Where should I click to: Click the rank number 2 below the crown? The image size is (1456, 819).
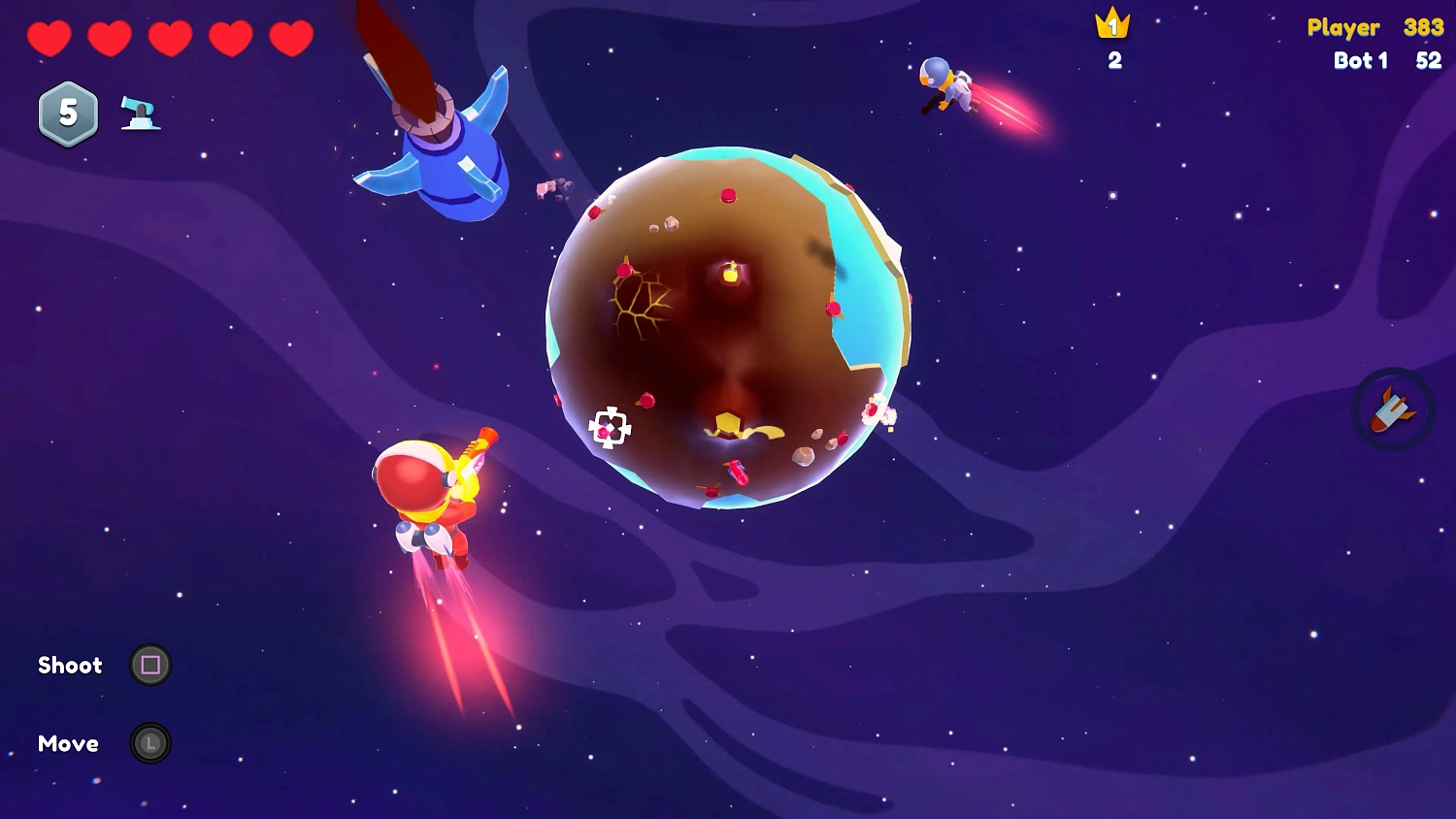(x=1113, y=60)
